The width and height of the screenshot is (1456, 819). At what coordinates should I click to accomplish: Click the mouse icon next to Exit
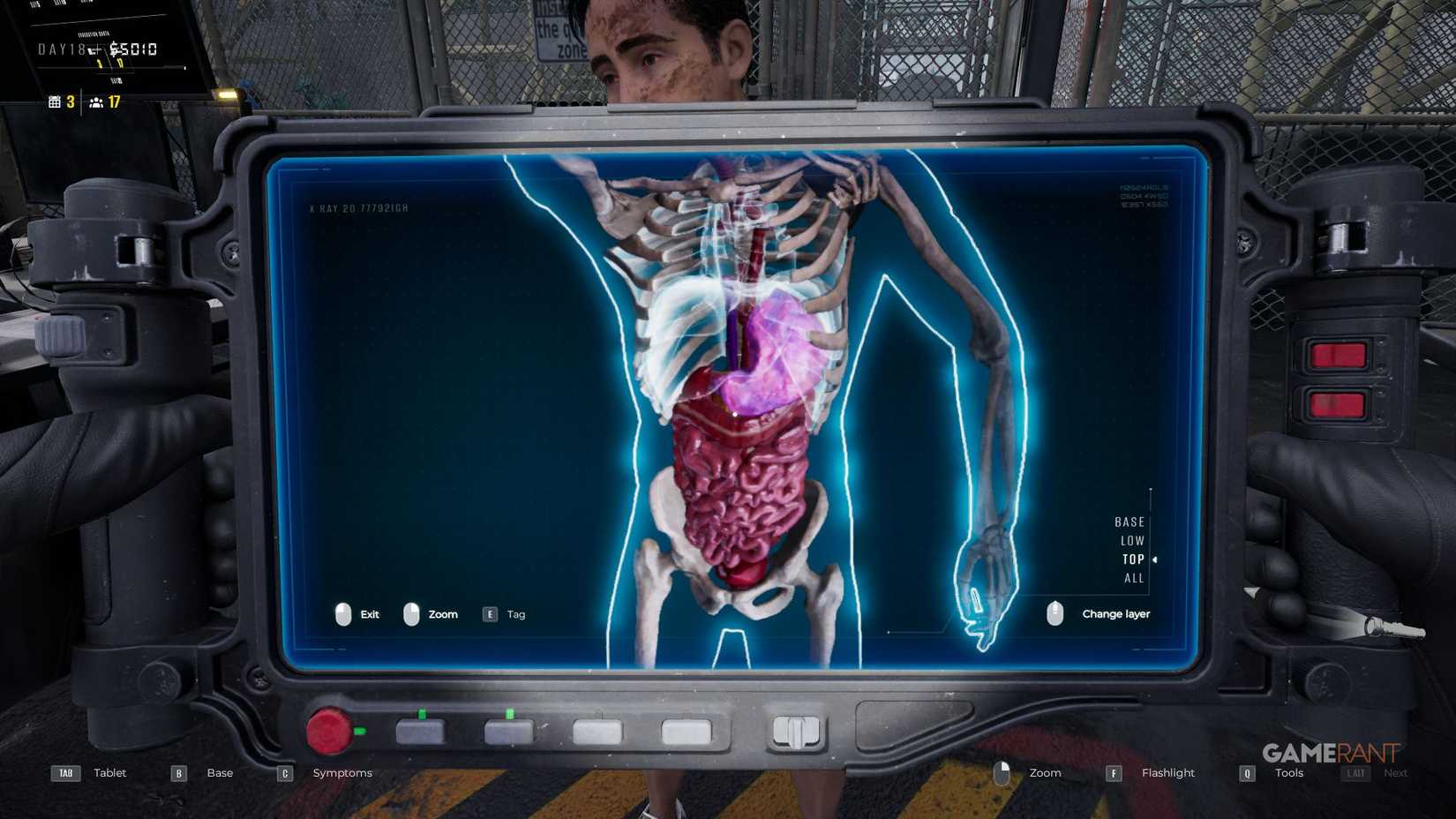coord(344,614)
